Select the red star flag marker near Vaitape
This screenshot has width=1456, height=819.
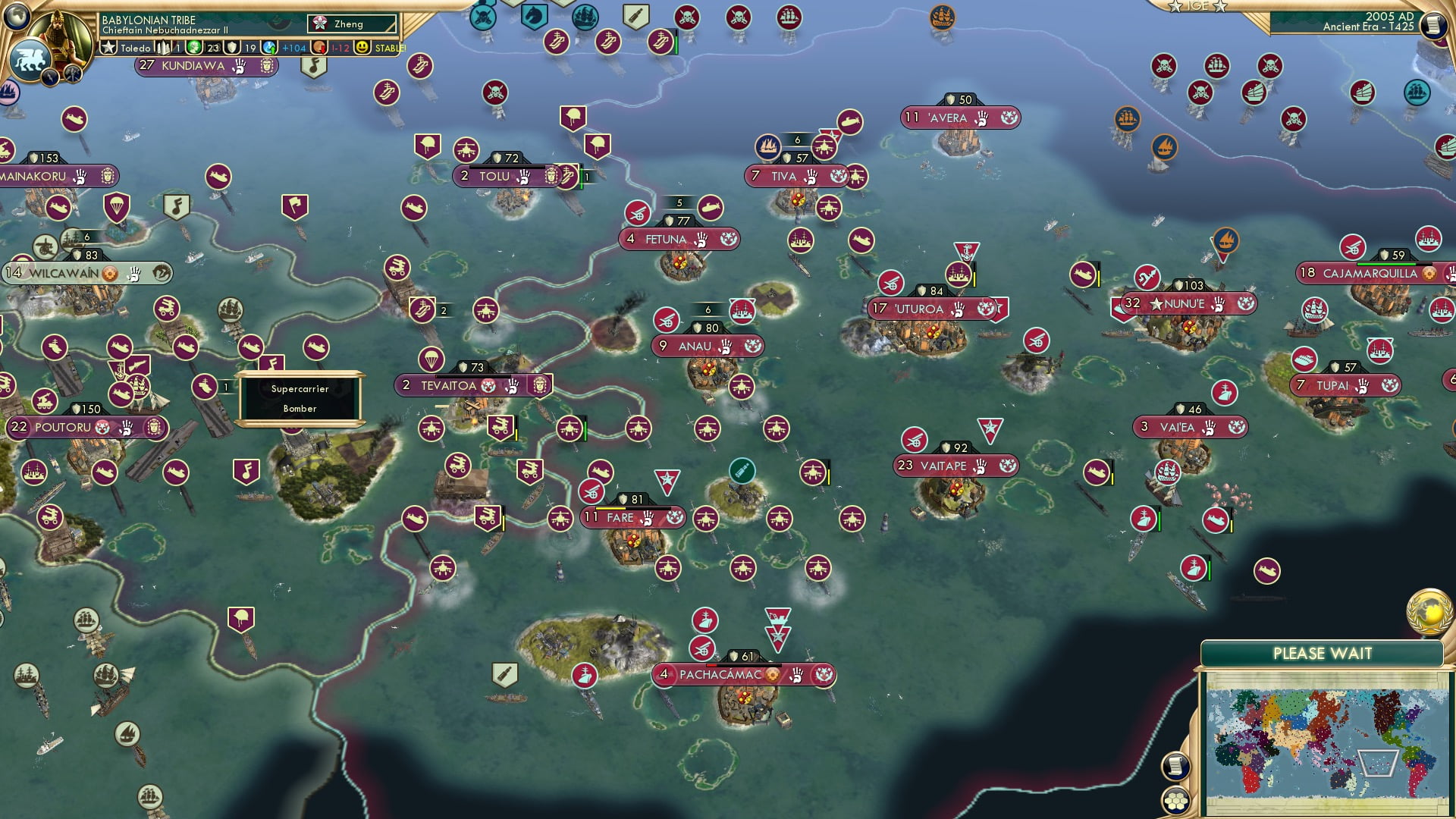(x=990, y=429)
